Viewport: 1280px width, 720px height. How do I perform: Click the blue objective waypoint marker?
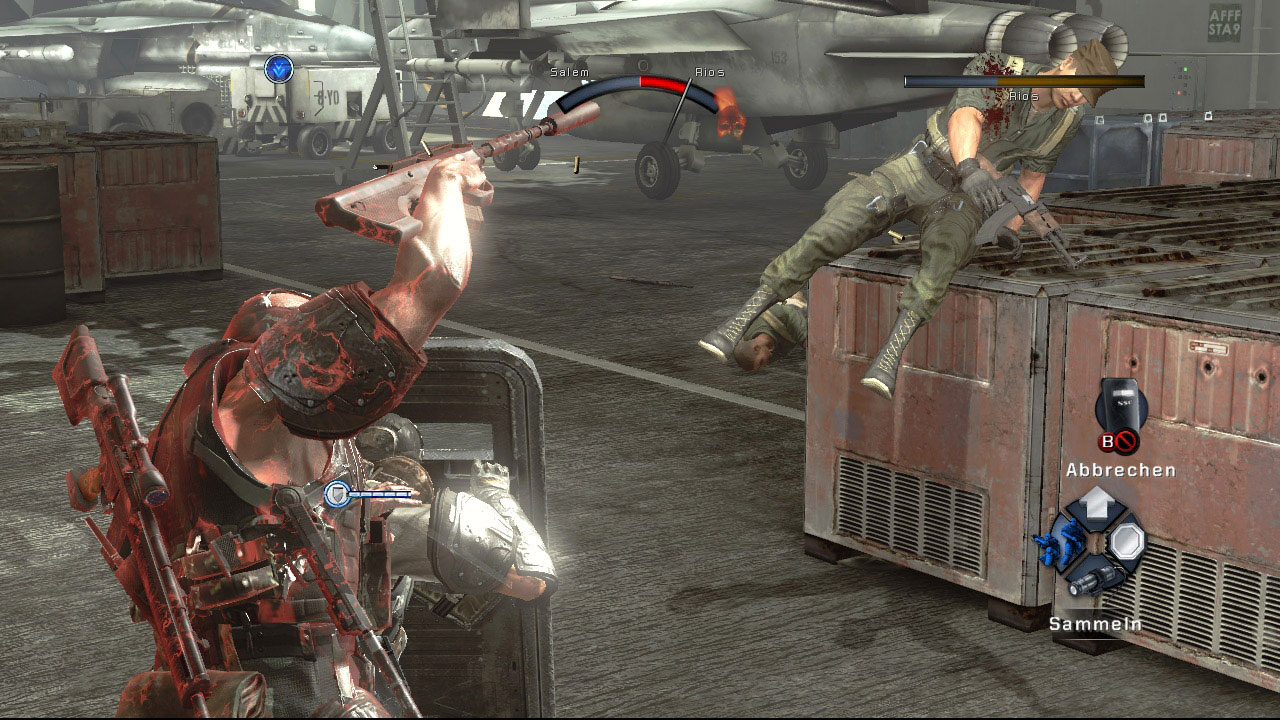279,68
